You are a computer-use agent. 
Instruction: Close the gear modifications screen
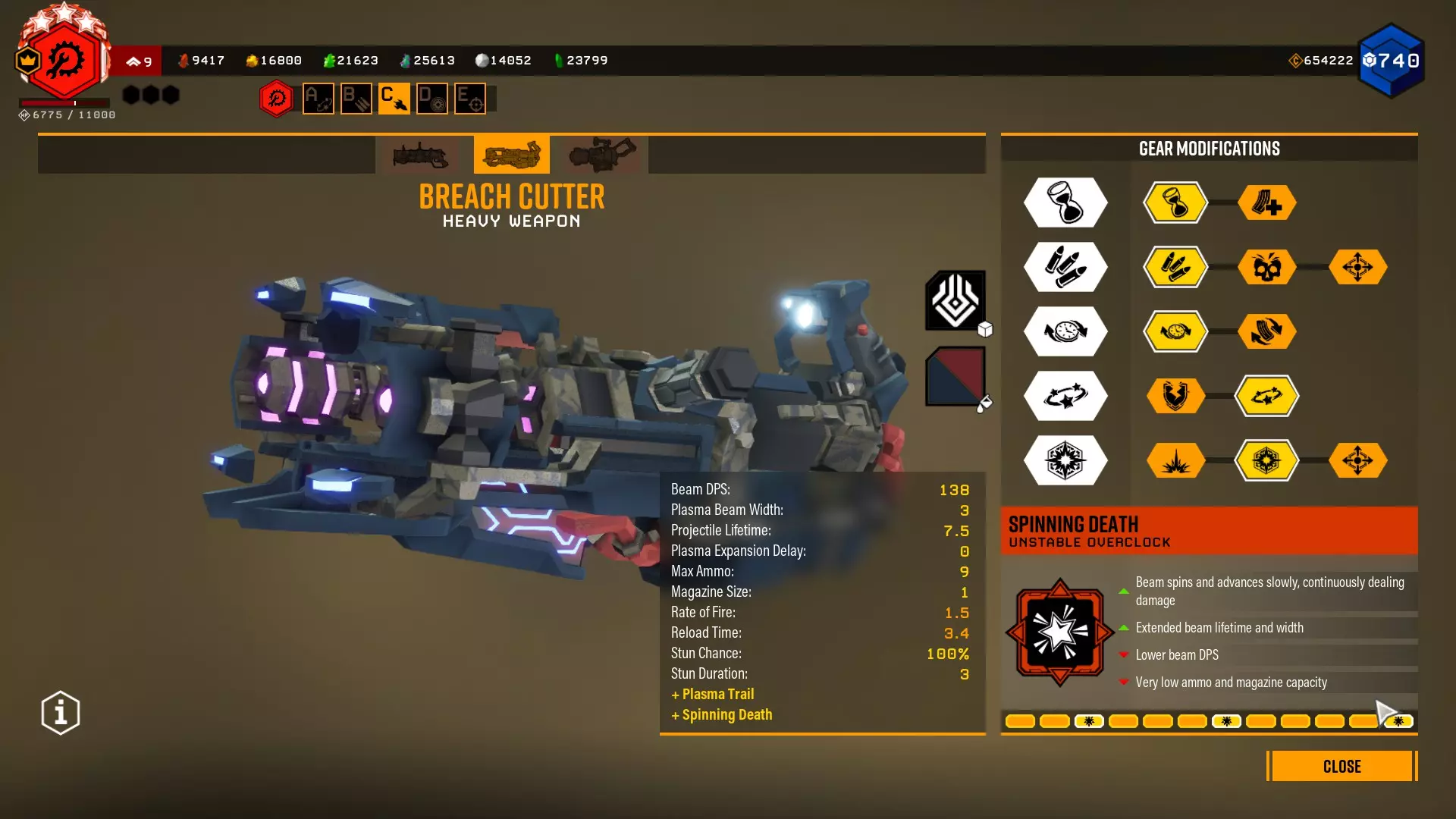[1341, 766]
